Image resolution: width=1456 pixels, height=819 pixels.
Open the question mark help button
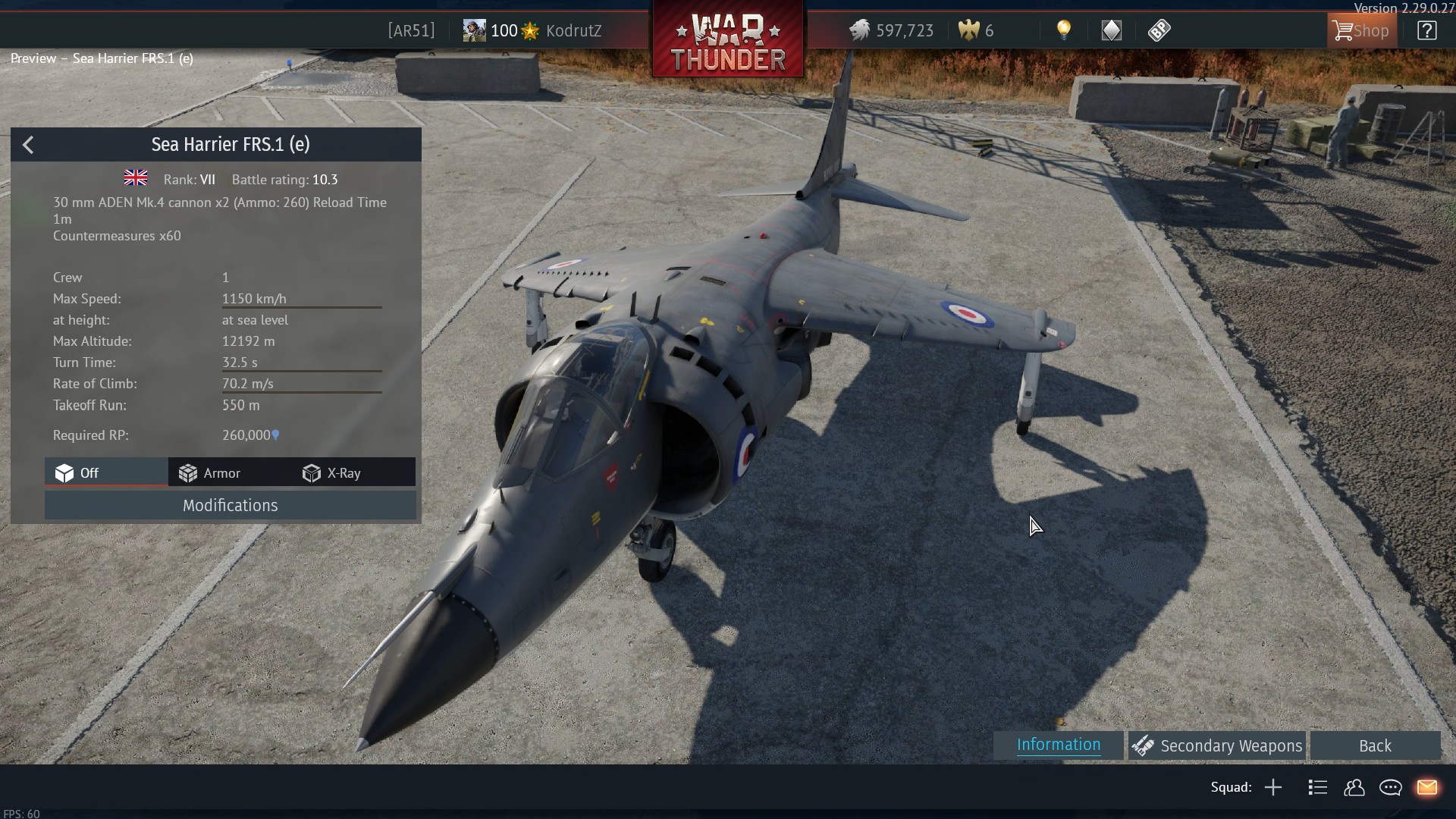1426,31
